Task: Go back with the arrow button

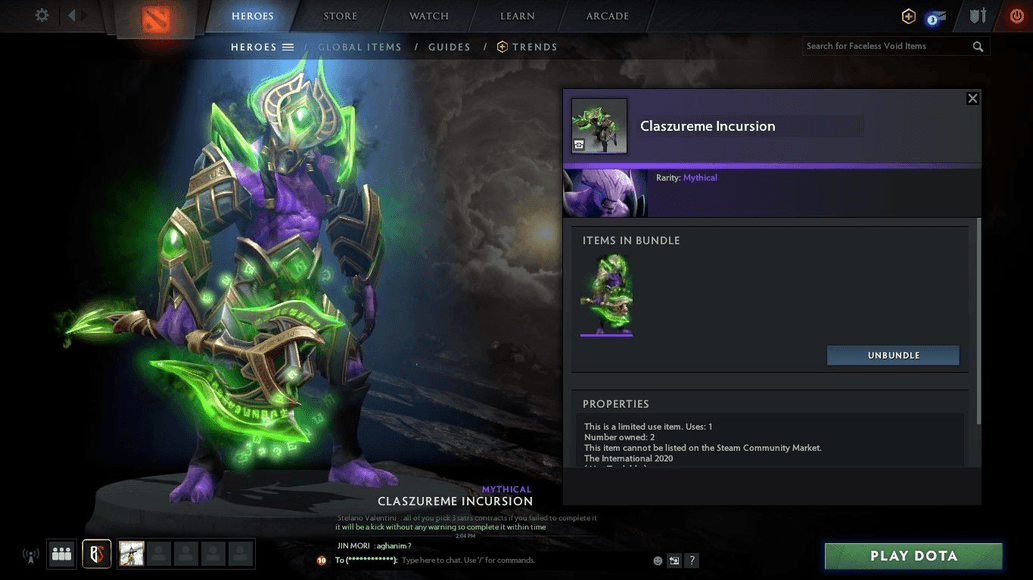Action: tap(73, 16)
